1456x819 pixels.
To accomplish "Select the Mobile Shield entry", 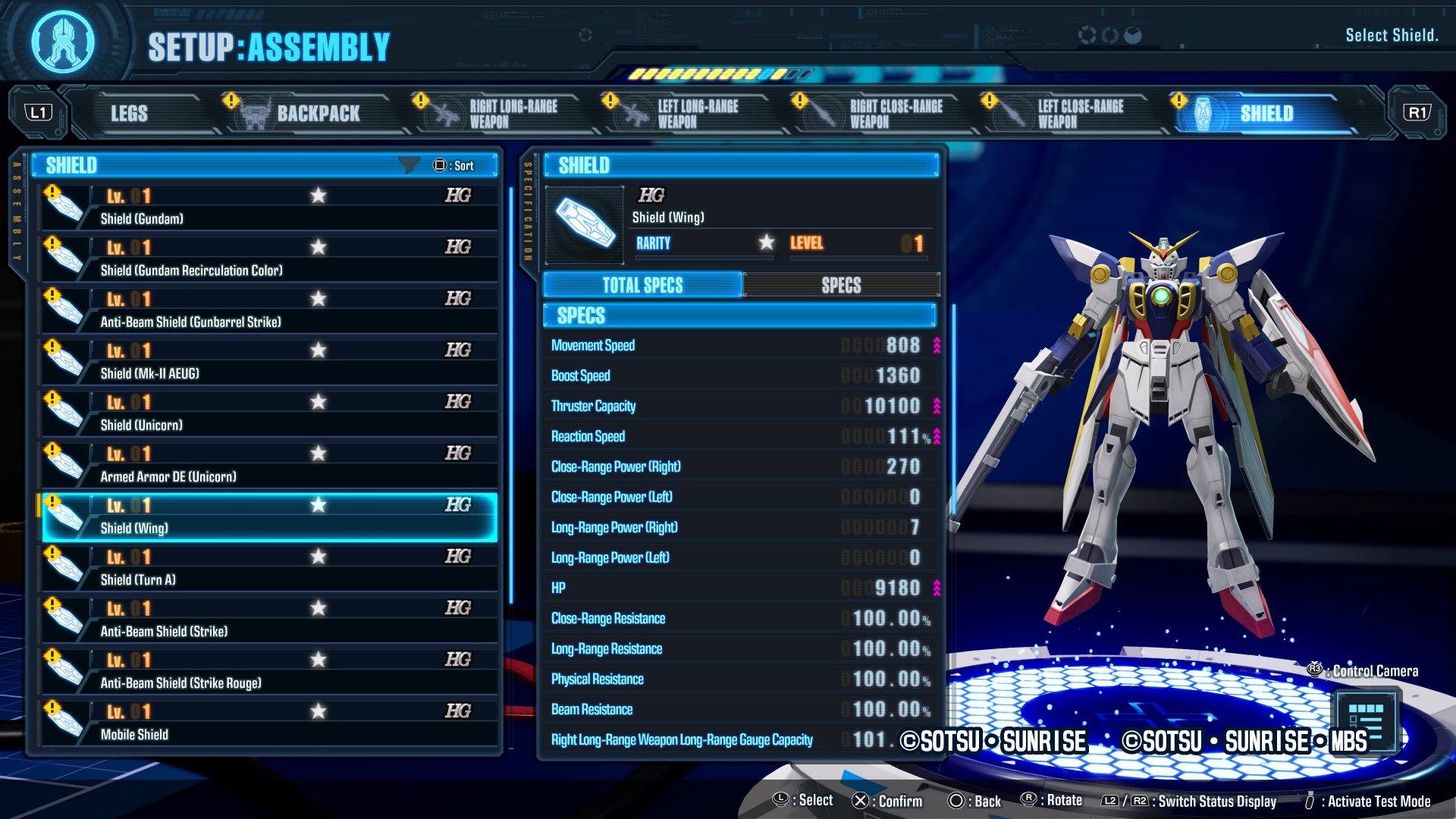I will pyautogui.click(x=269, y=723).
